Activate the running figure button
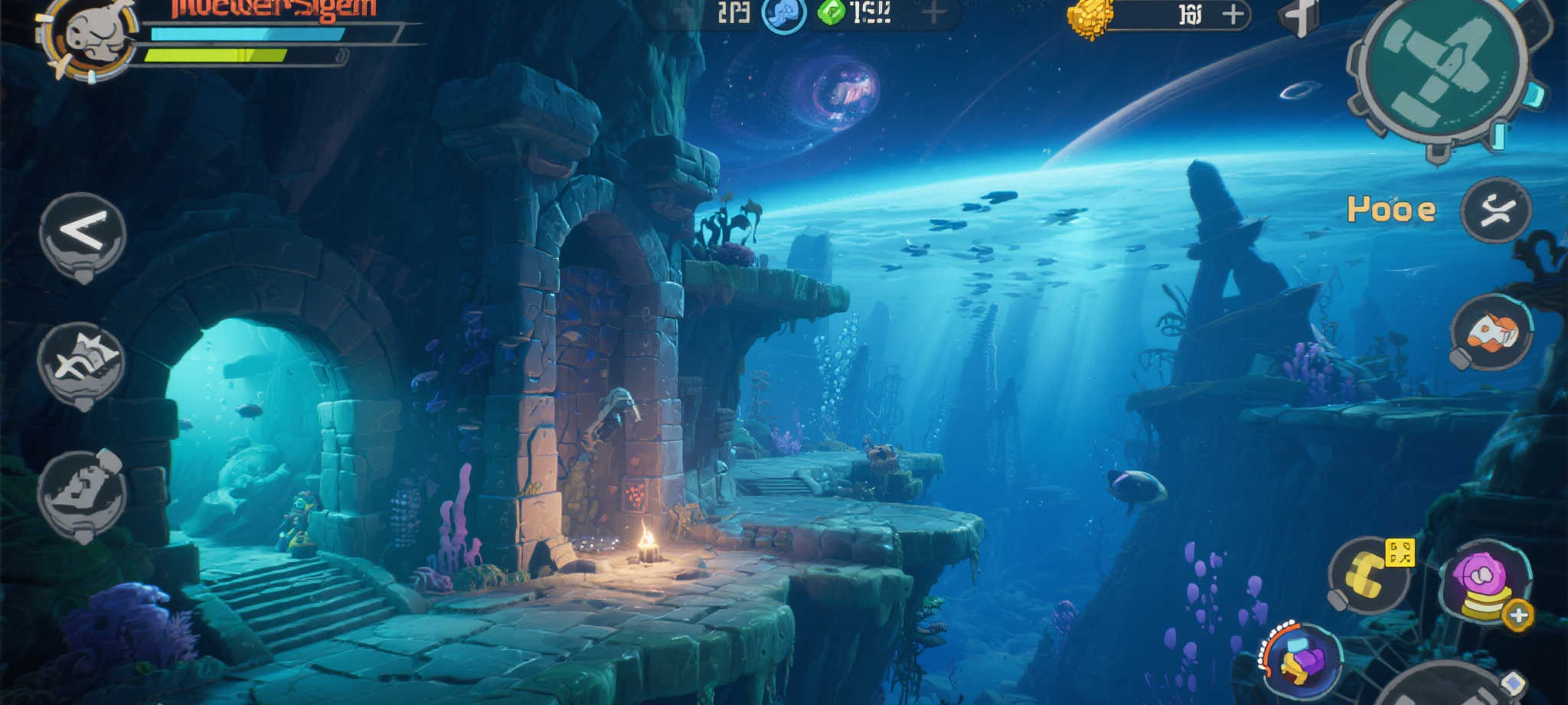Image resolution: width=1568 pixels, height=705 pixels. click(1495, 211)
